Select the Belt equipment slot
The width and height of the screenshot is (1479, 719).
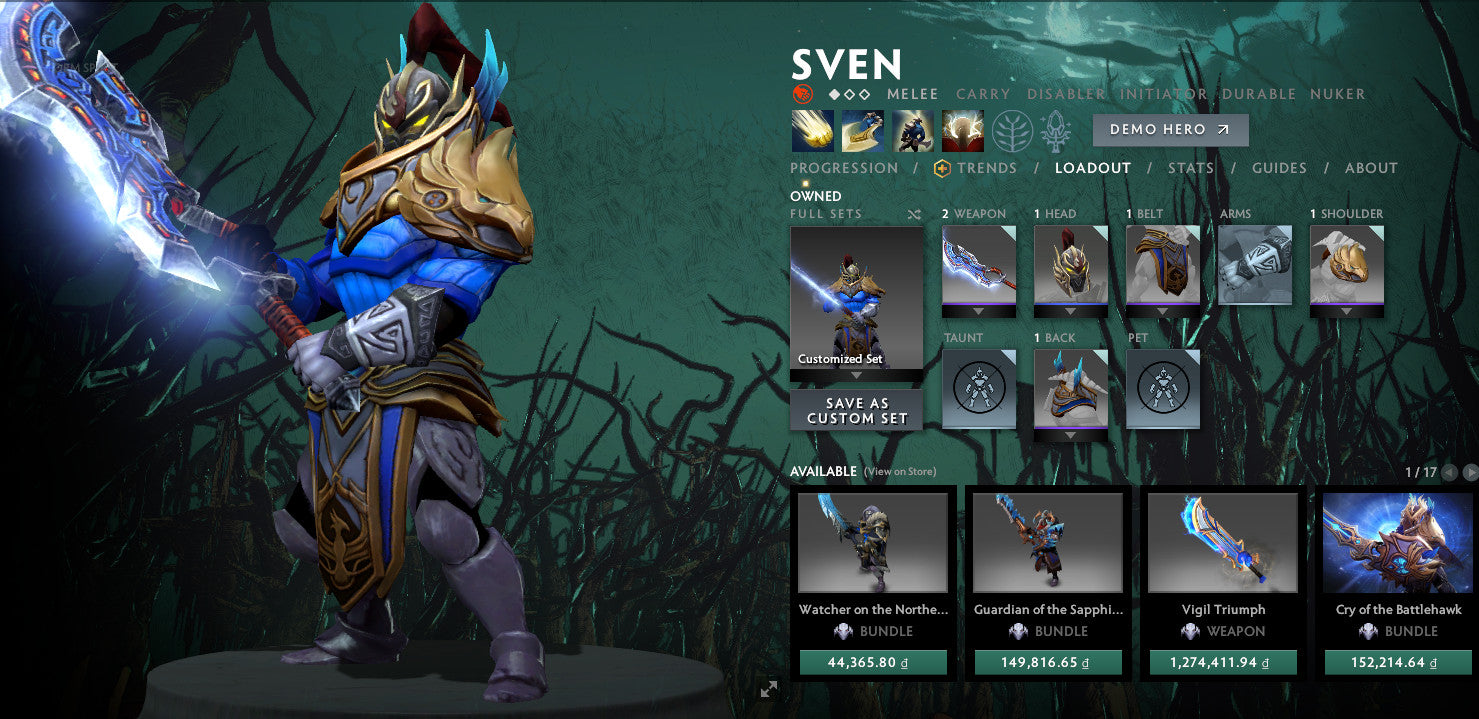[x=1163, y=265]
